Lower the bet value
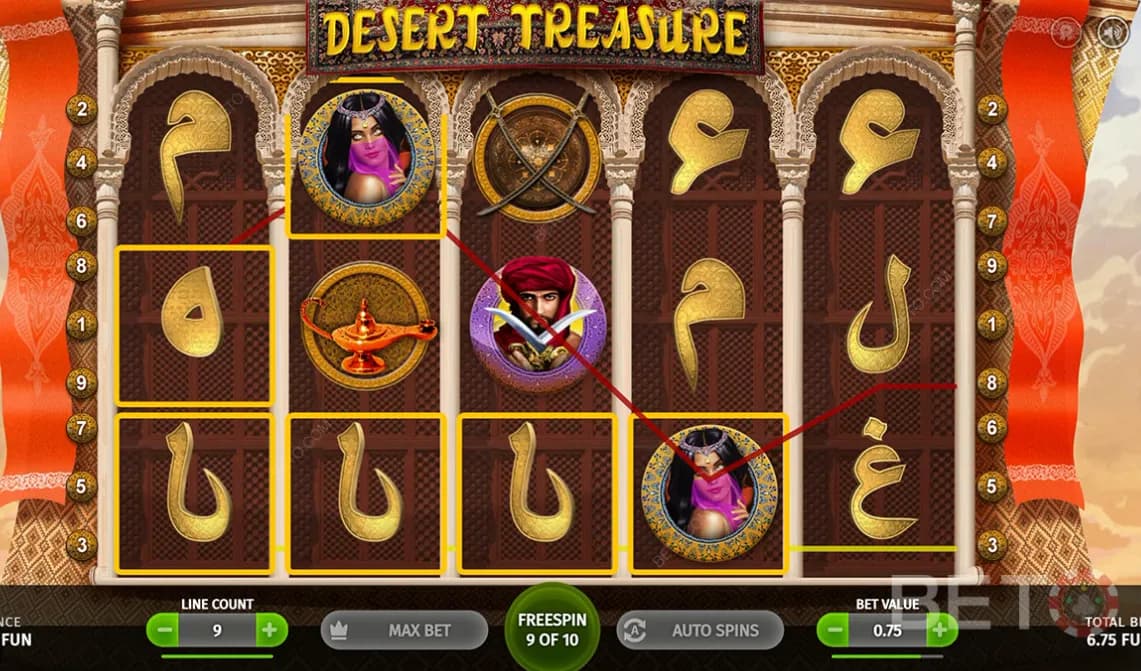 tap(835, 631)
